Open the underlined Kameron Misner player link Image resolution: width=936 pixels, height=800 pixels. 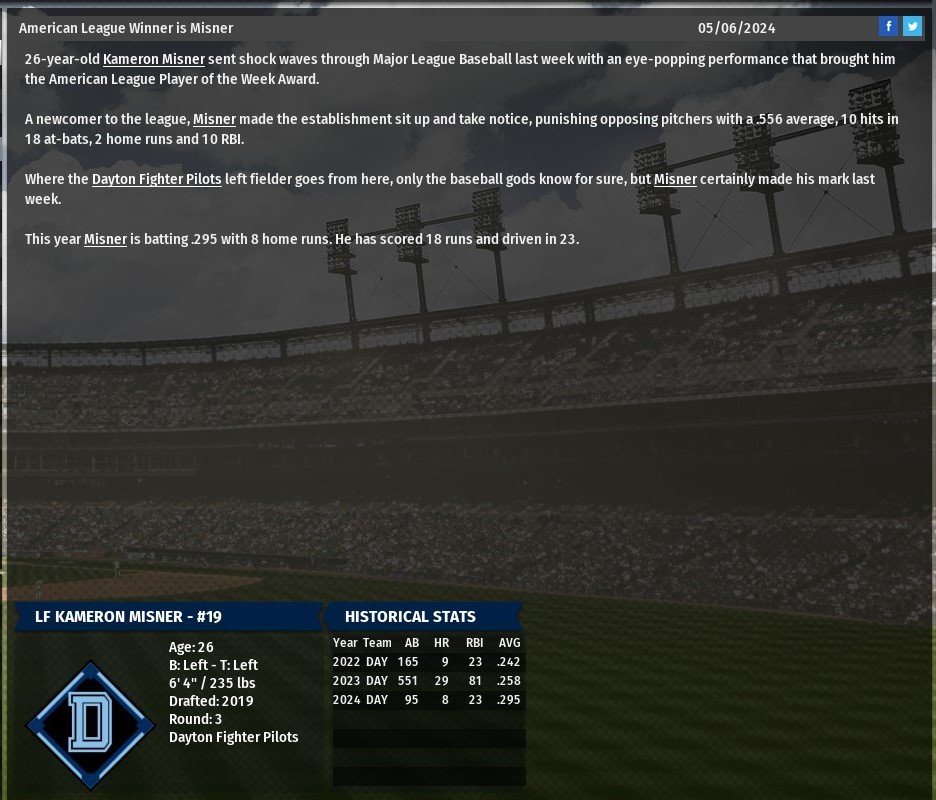click(x=154, y=60)
